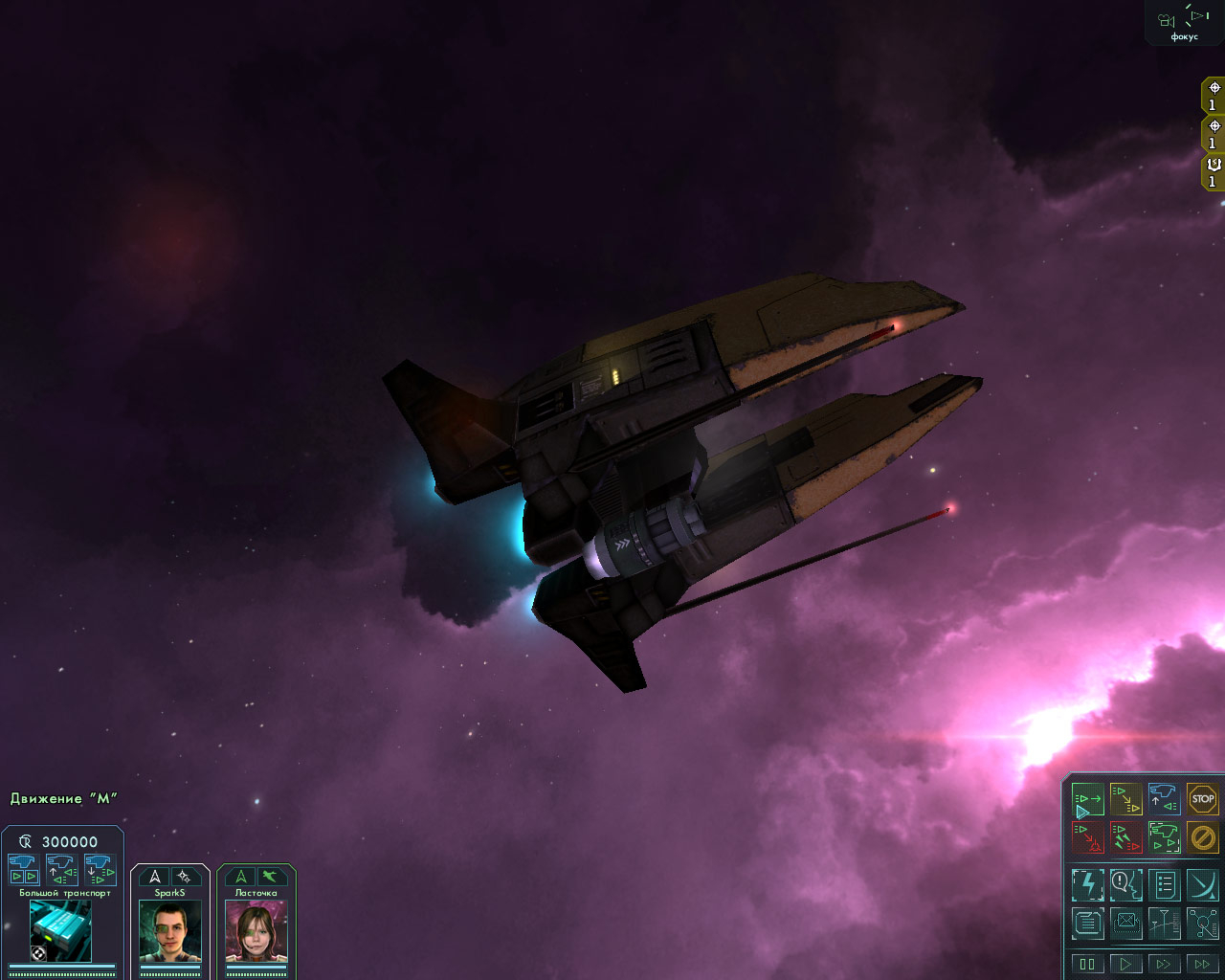Open the star map node-graph icon
1225x980 pixels.
pyautogui.click(x=1202, y=923)
